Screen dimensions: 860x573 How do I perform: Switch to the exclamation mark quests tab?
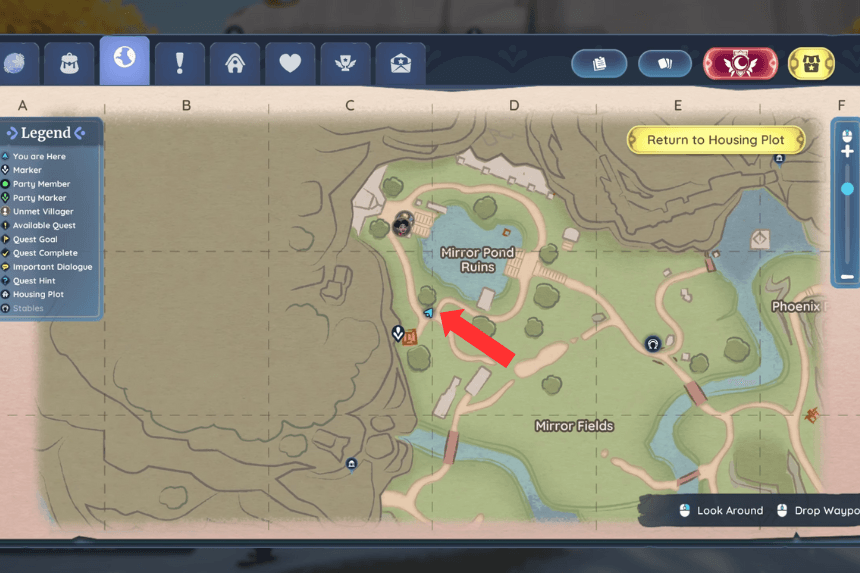[x=180, y=63]
